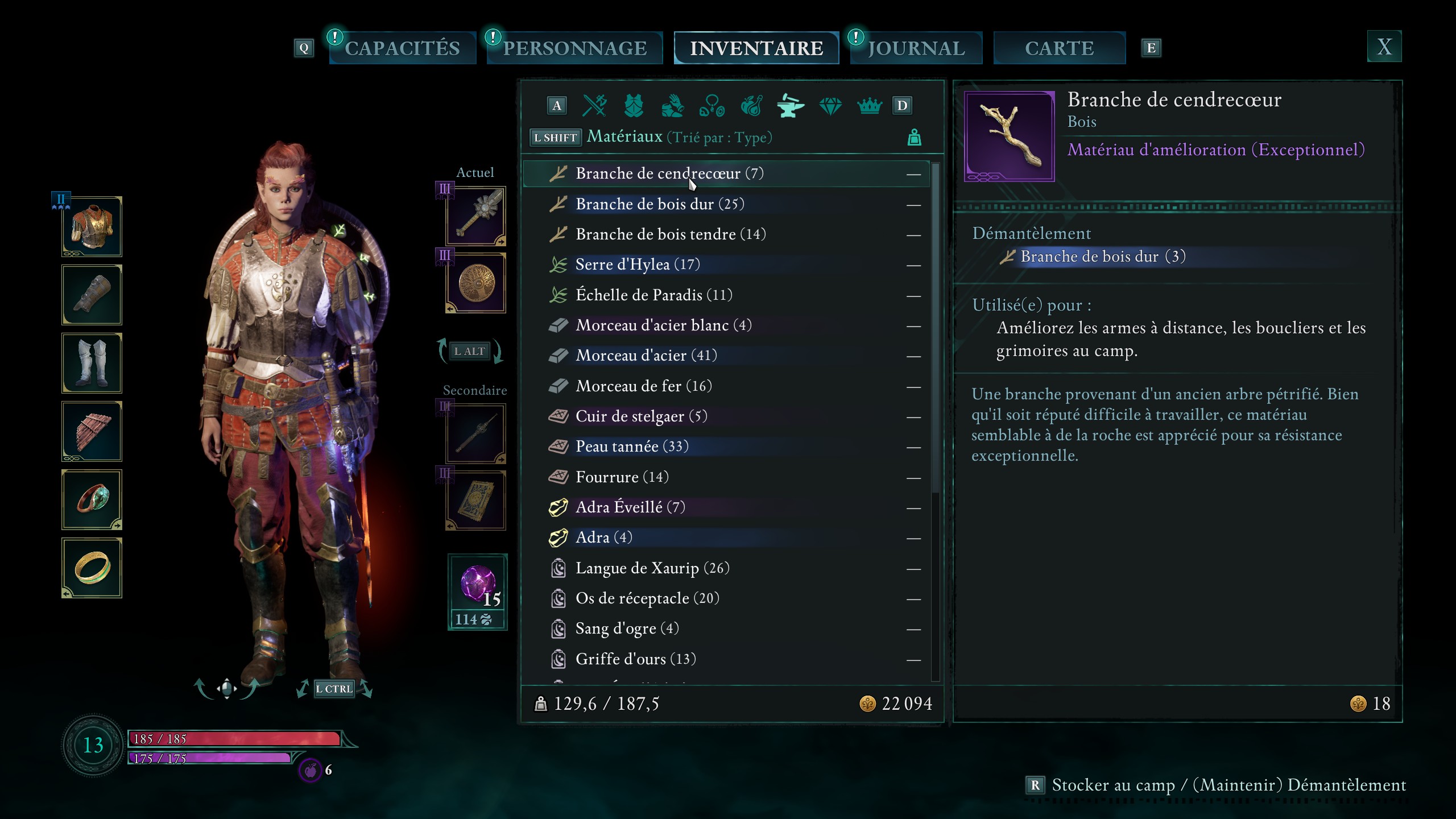The height and width of the screenshot is (819, 1456).
Task: Open the Journal tab
Action: point(916,48)
